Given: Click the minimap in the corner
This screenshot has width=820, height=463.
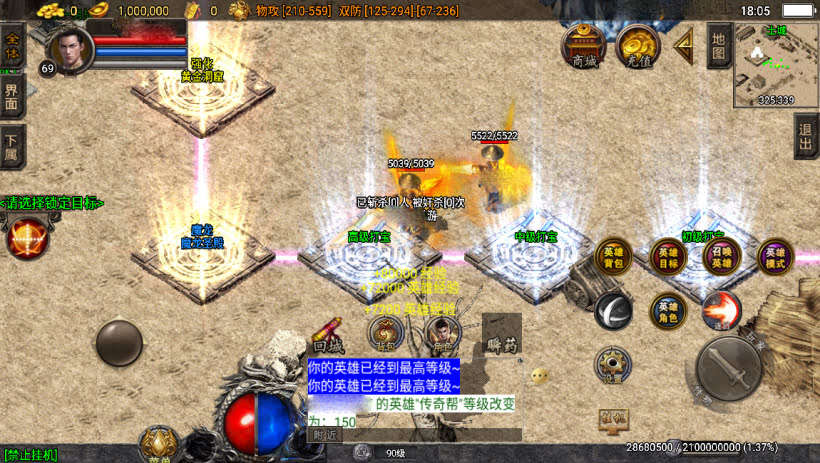Looking at the screenshot, I should (775, 65).
